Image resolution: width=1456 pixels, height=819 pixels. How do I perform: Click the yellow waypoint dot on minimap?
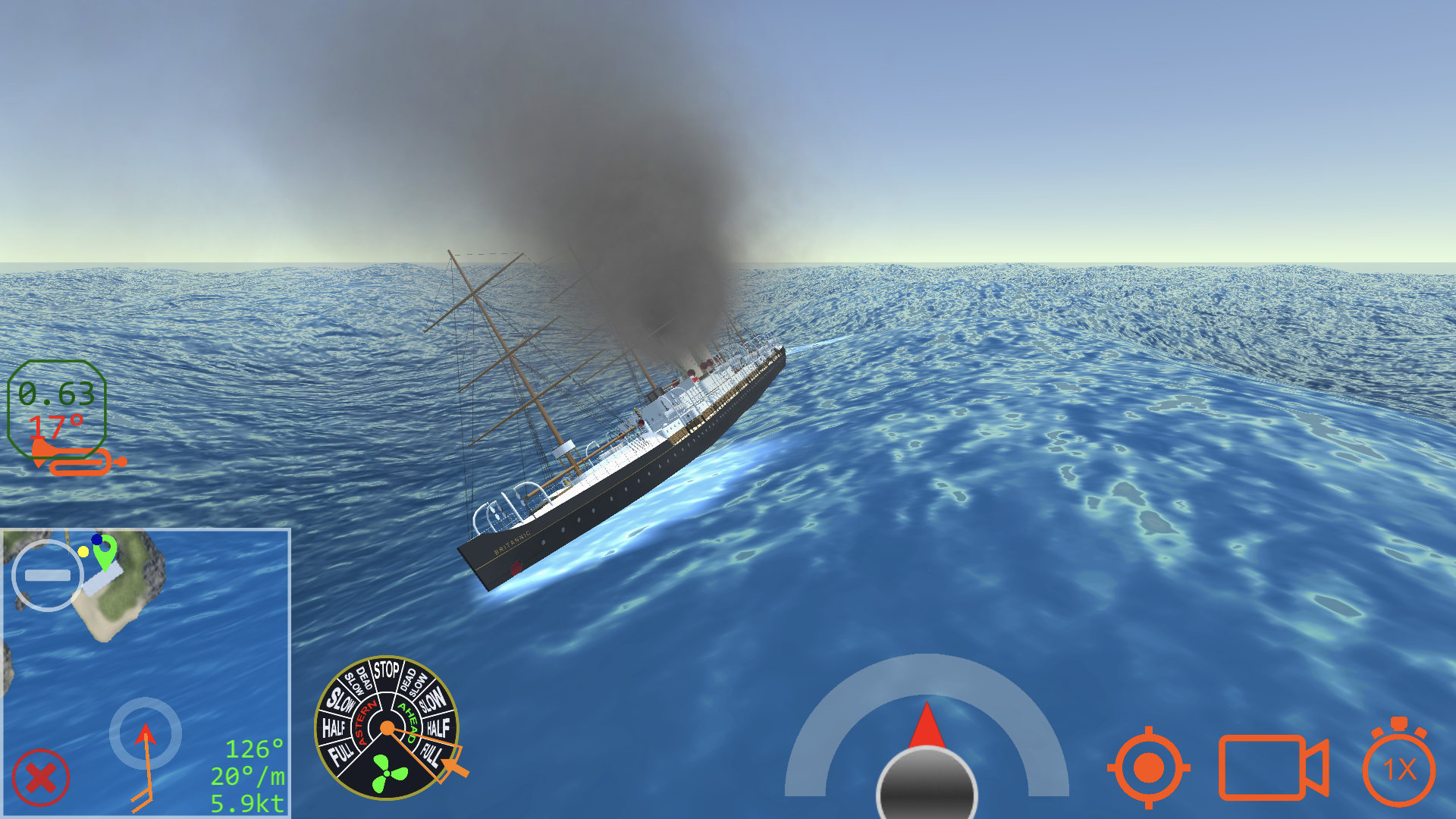click(x=85, y=551)
